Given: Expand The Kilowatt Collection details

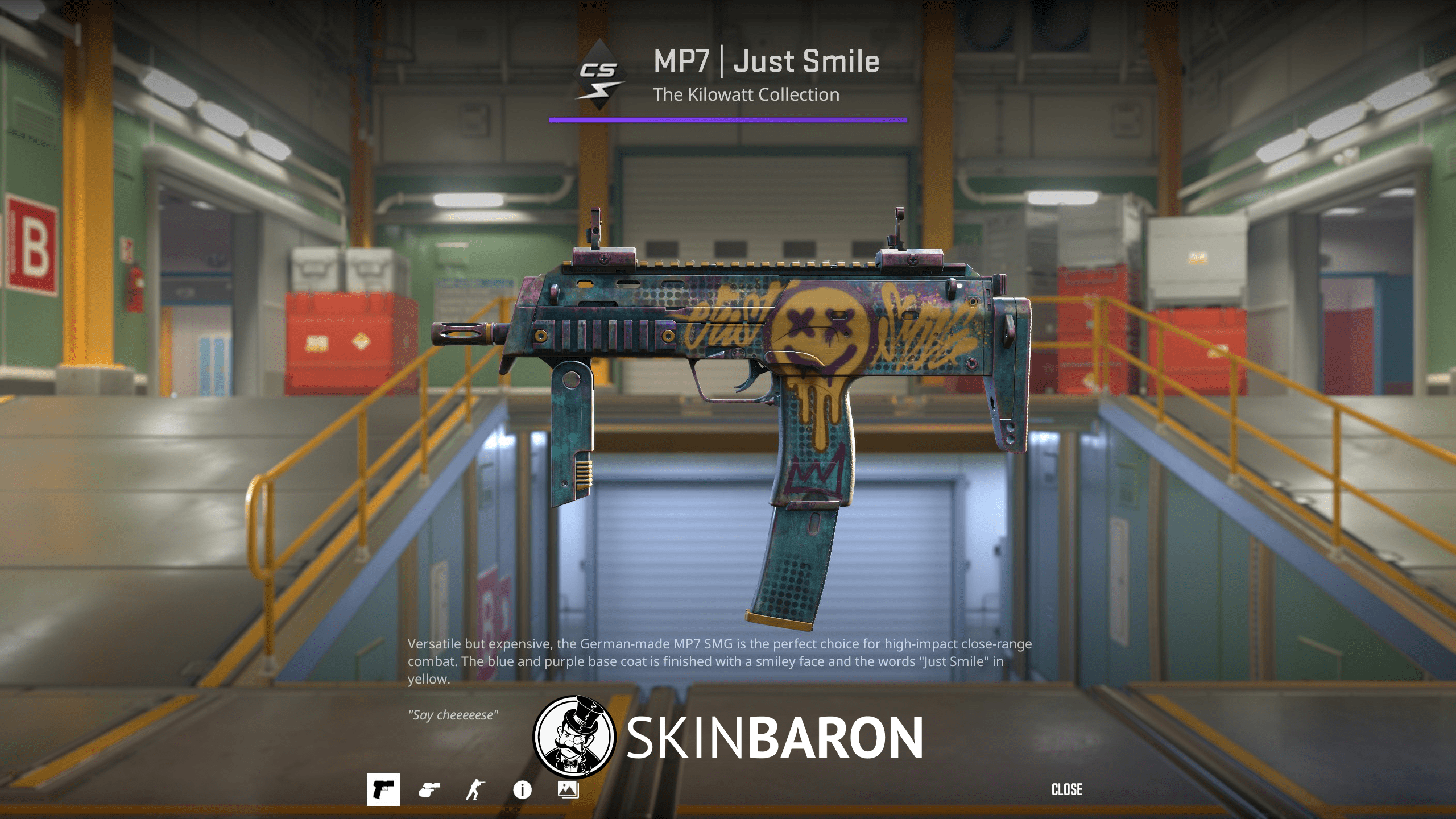Looking at the screenshot, I should (x=745, y=93).
